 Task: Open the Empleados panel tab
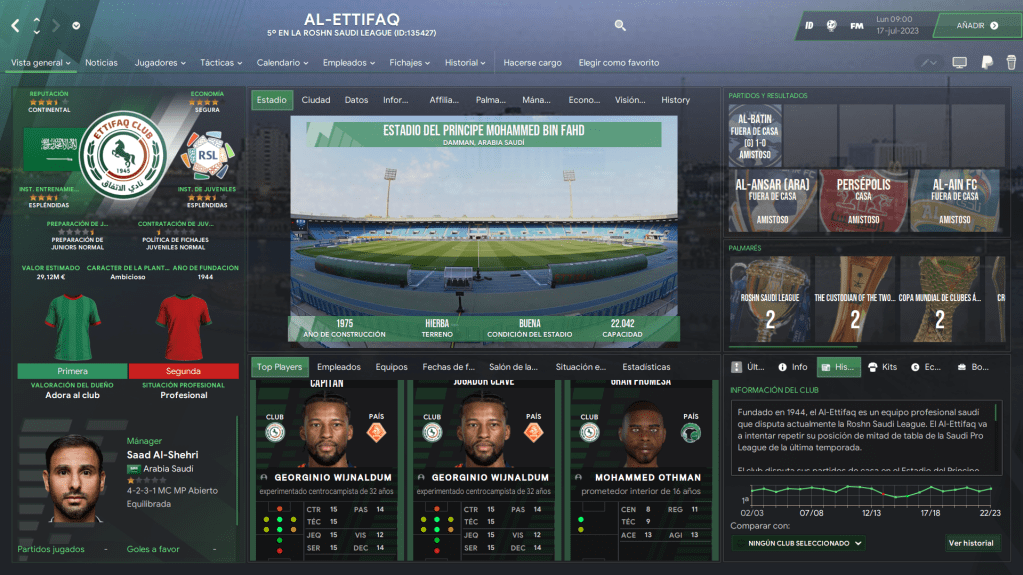(x=338, y=367)
